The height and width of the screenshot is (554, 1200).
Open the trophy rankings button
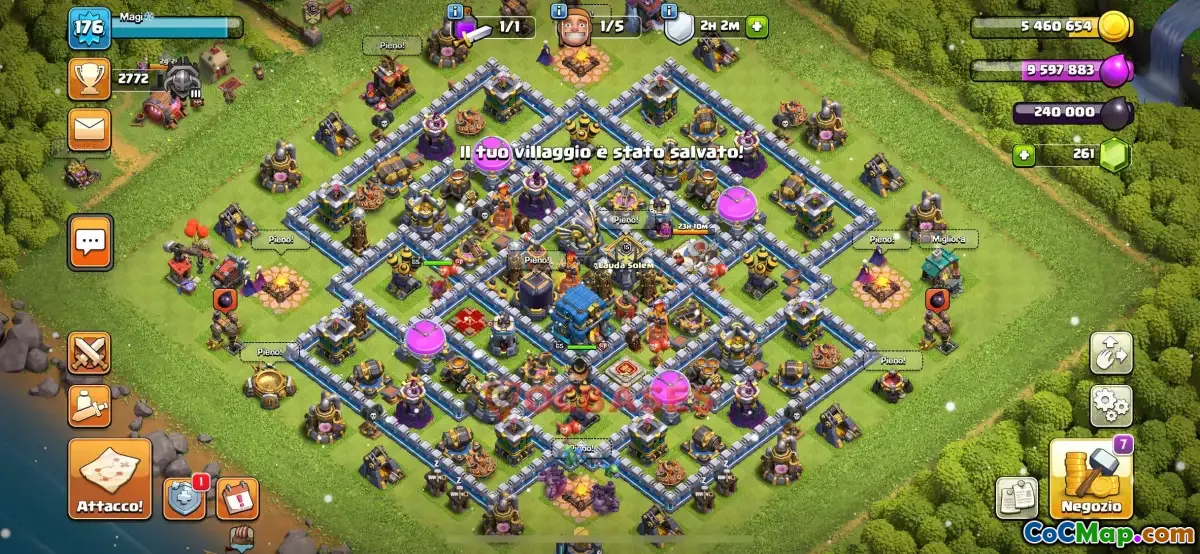click(89, 77)
